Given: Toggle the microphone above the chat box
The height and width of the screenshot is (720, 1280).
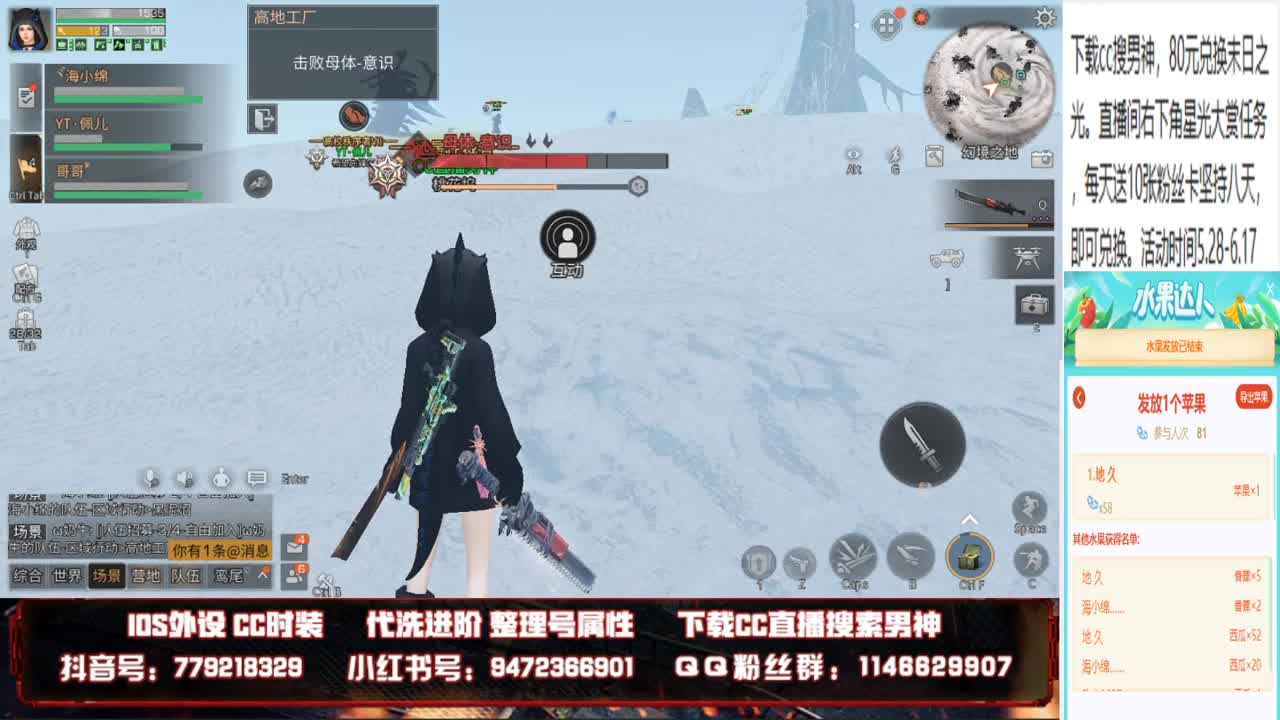Looking at the screenshot, I should coord(151,478).
